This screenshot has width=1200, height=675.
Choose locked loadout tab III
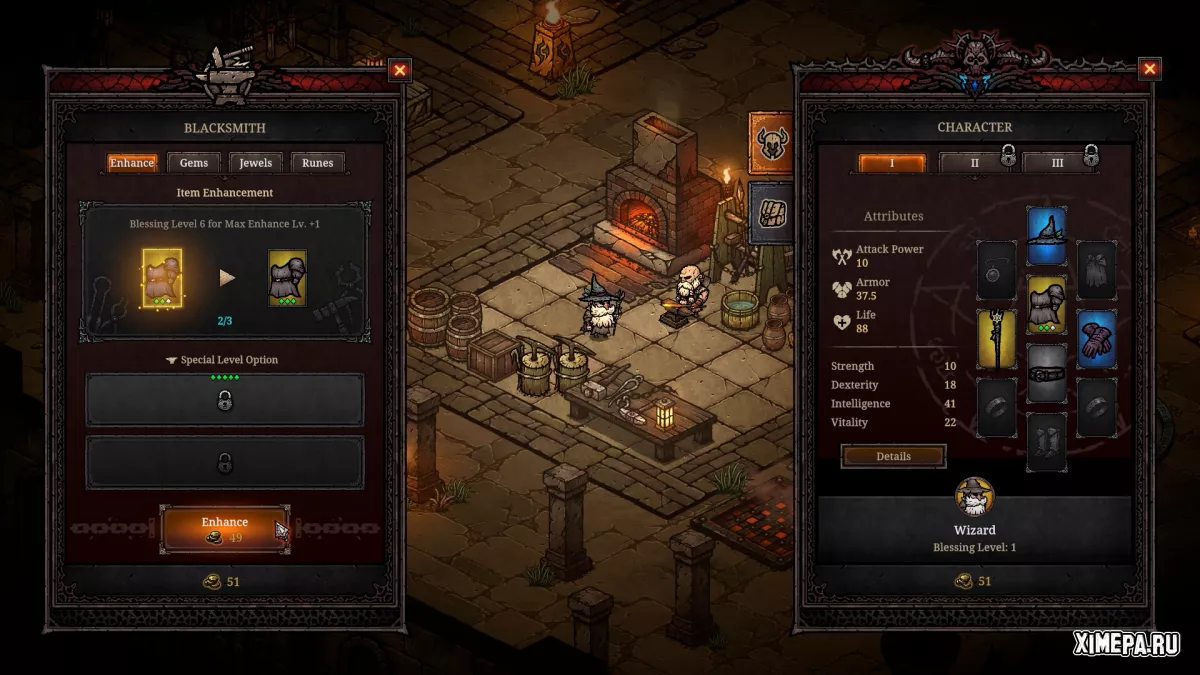click(x=1058, y=163)
